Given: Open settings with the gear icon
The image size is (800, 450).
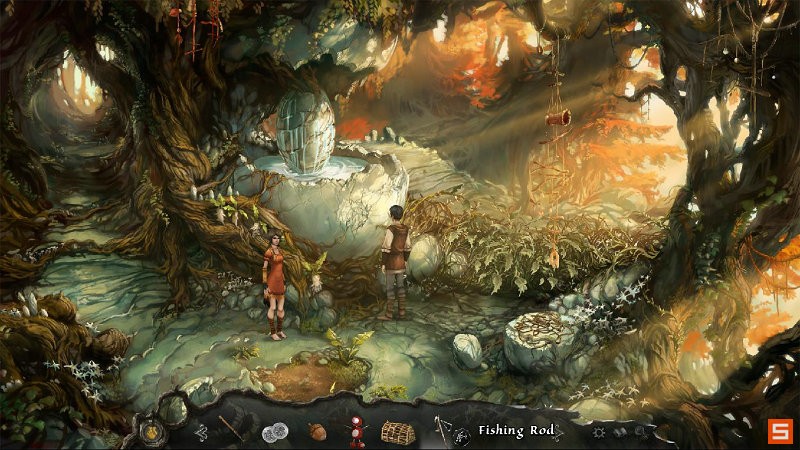Looking at the screenshot, I should [600, 432].
